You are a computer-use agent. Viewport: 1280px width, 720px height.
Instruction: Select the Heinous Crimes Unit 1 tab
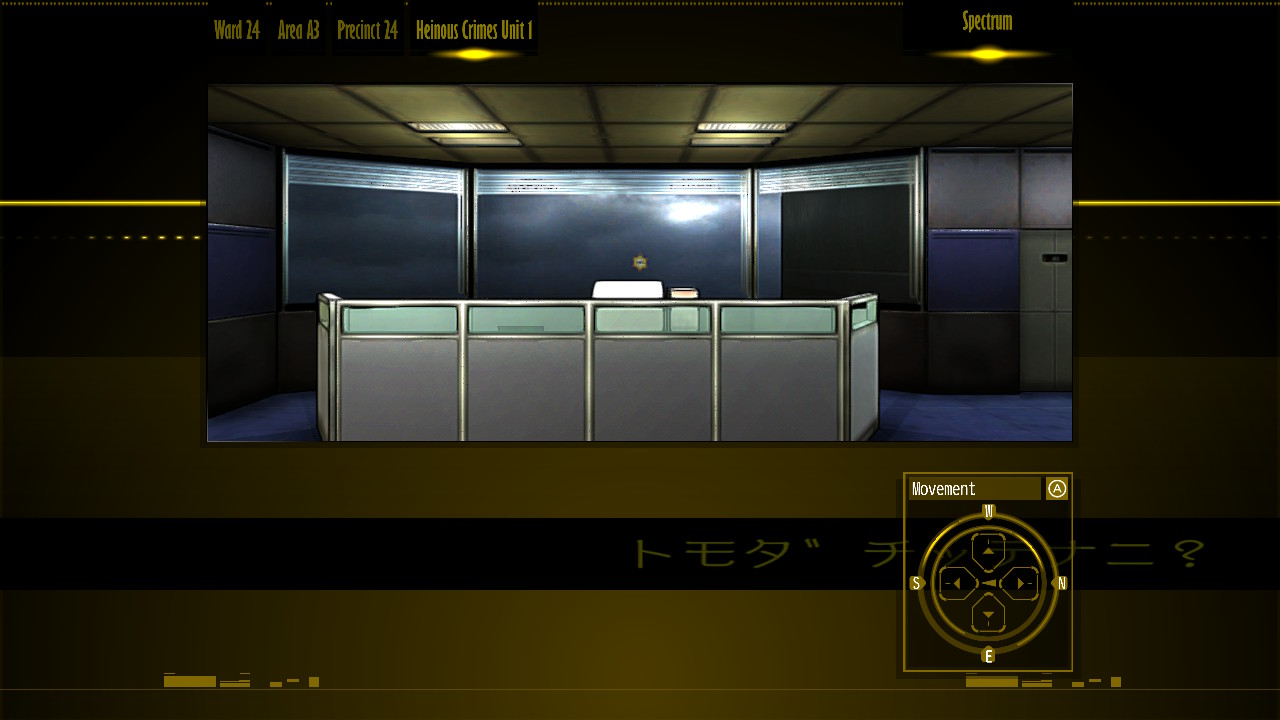click(x=472, y=30)
